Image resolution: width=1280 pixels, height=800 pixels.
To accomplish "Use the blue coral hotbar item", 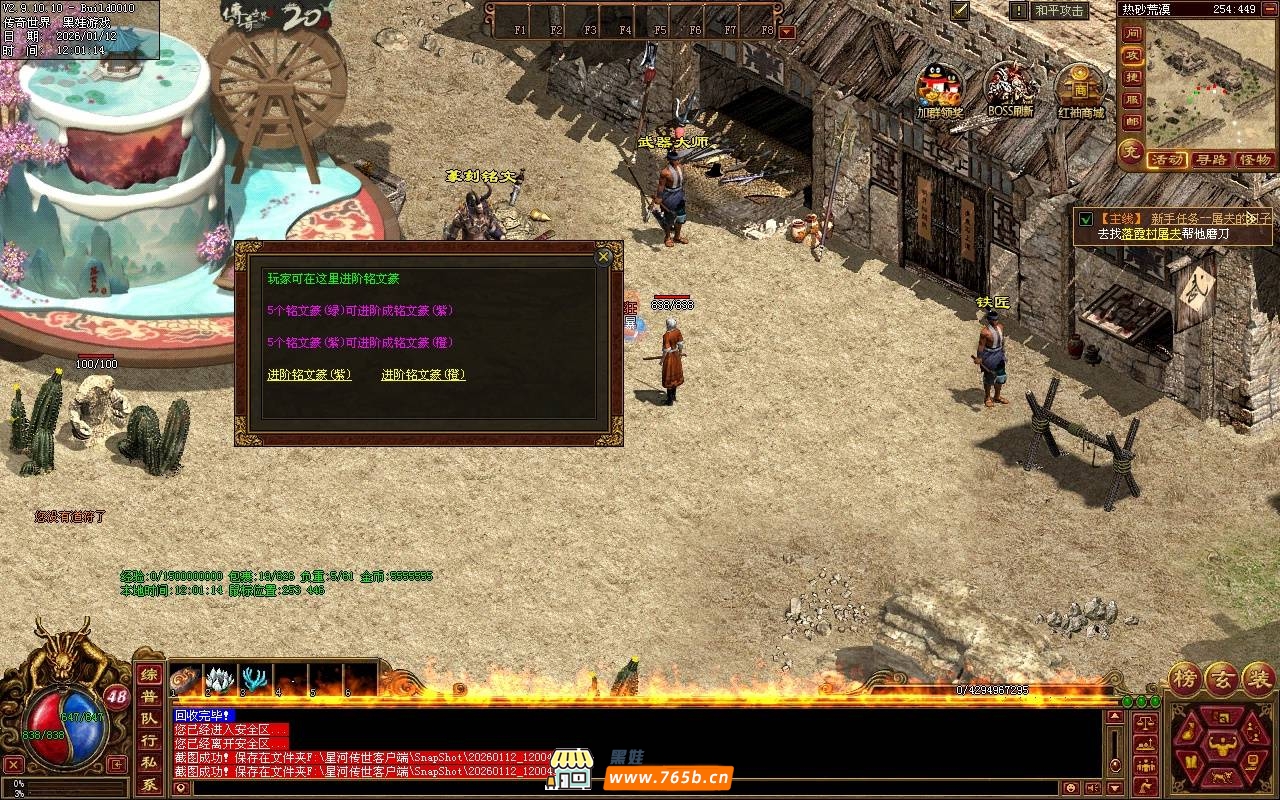I will [x=255, y=679].
